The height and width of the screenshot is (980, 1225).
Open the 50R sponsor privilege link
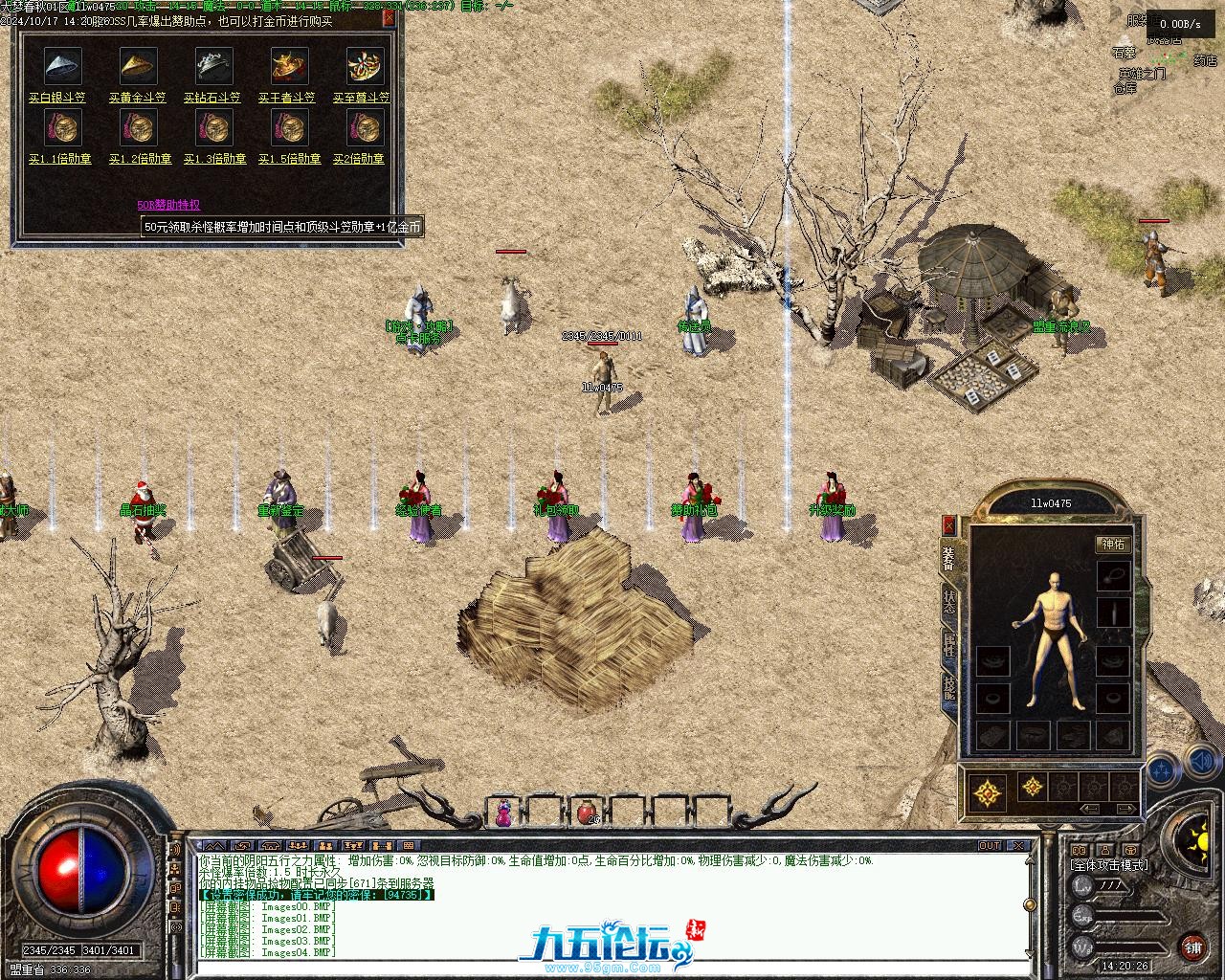(x=168, y=205)
